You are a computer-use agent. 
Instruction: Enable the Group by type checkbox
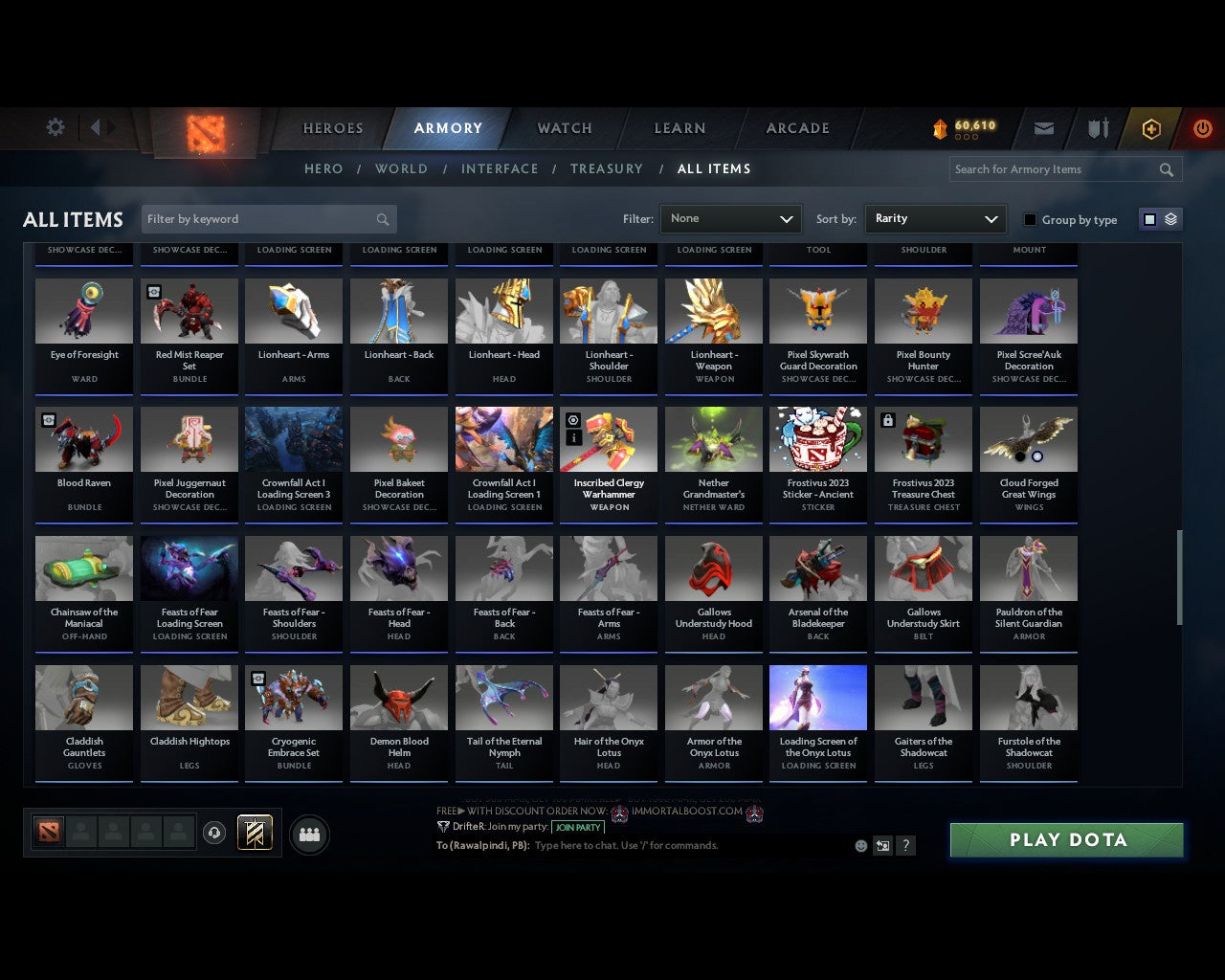pos(1030,219)
